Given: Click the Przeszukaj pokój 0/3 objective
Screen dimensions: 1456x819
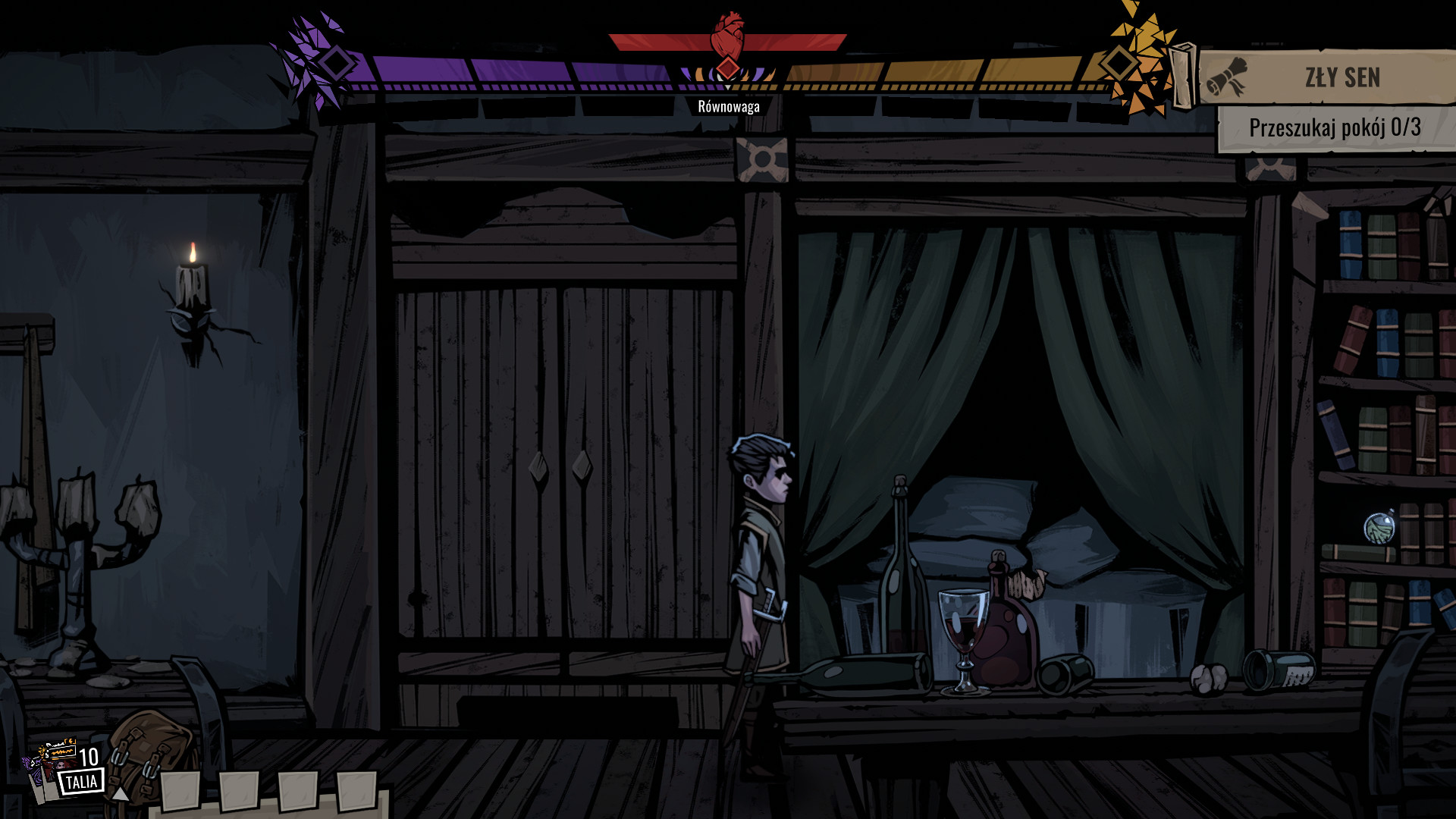Looking at the screenshot, I should [x=1337, y=129].
